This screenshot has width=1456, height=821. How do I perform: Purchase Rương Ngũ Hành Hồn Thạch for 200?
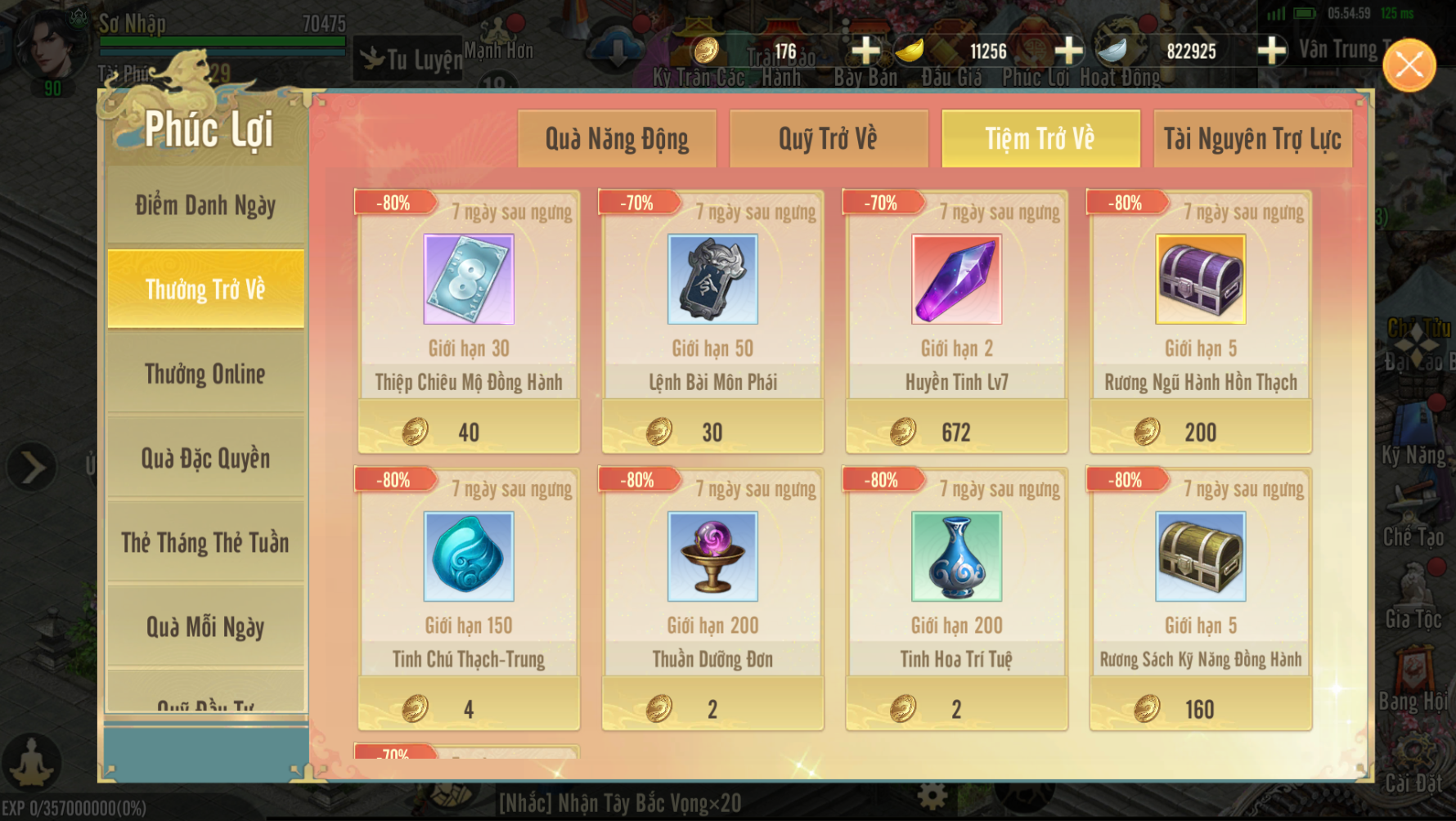(x=1200, y=432)
